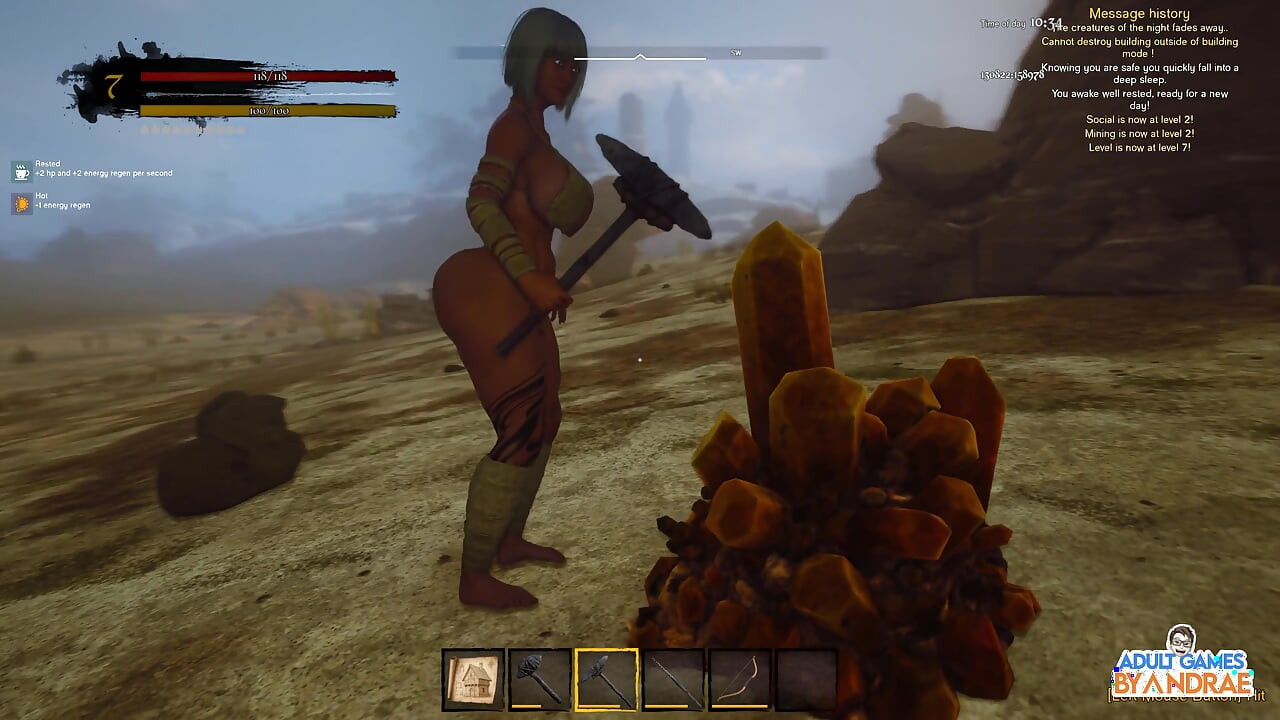Click the Hot sun debuff icon

[22, 204]
